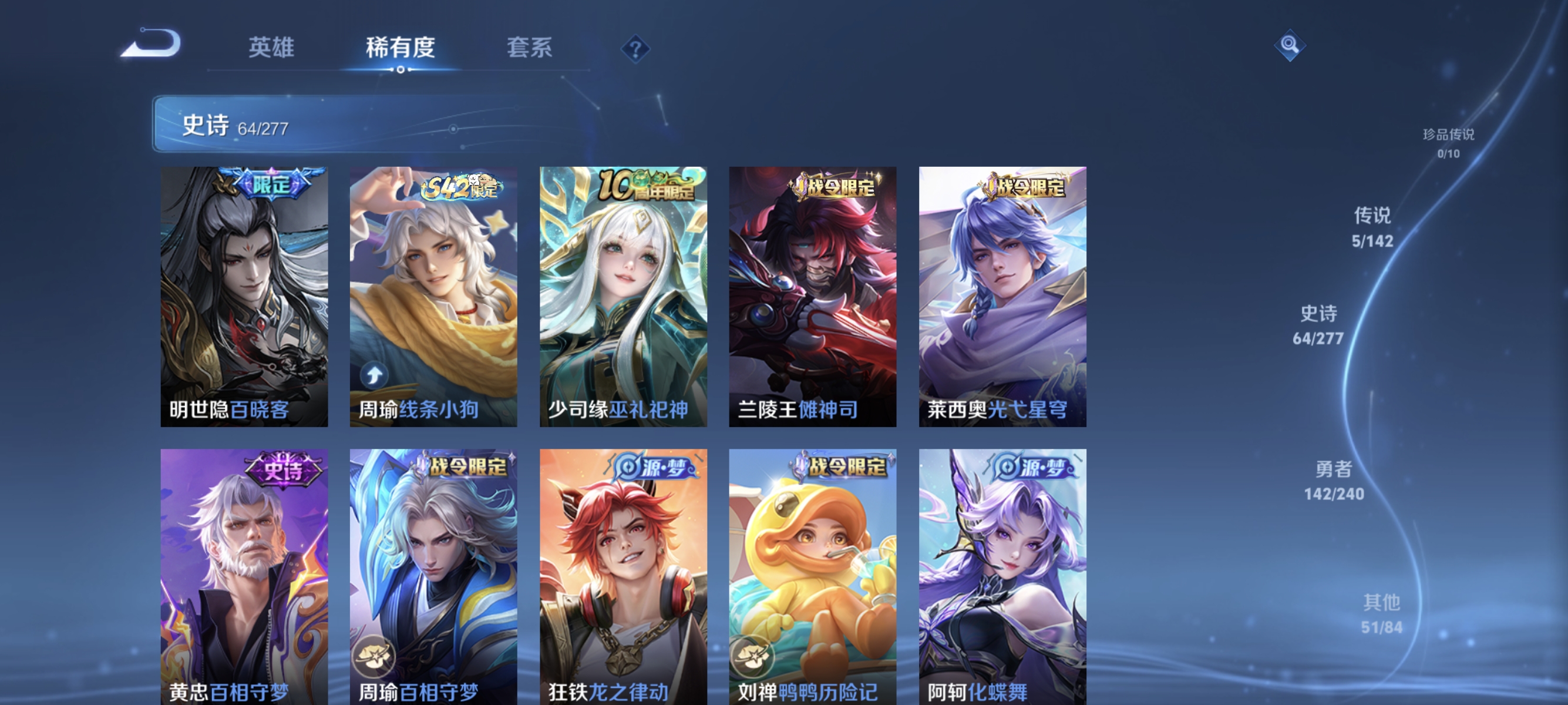Image resolution: width=1568 pixels, height=705 pixels.
Task: Switch to the 英雄 tab
Action: tap(271, 49)
